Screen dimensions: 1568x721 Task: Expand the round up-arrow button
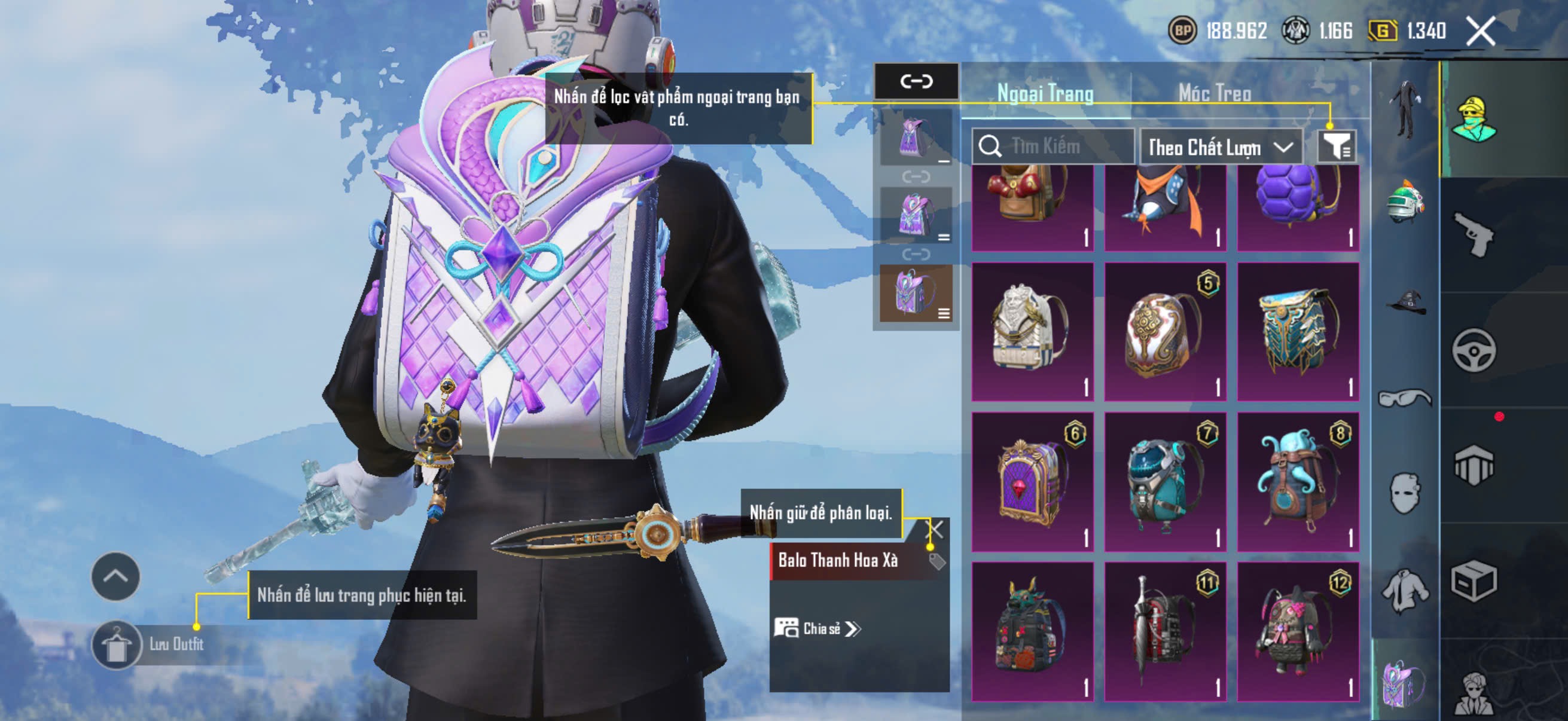point(115,576)
